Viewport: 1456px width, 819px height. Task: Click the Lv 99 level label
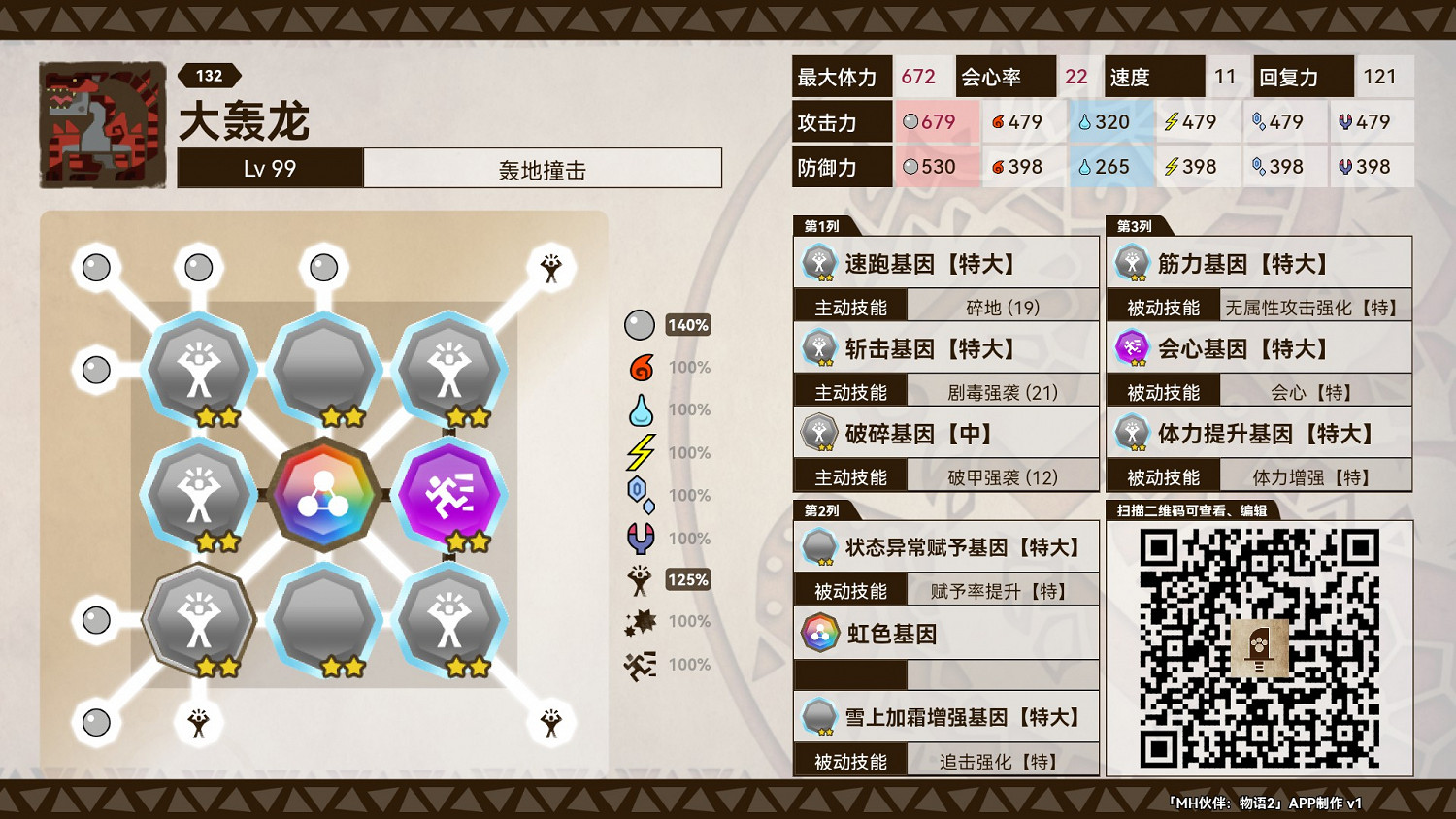[x=269, y=168]
